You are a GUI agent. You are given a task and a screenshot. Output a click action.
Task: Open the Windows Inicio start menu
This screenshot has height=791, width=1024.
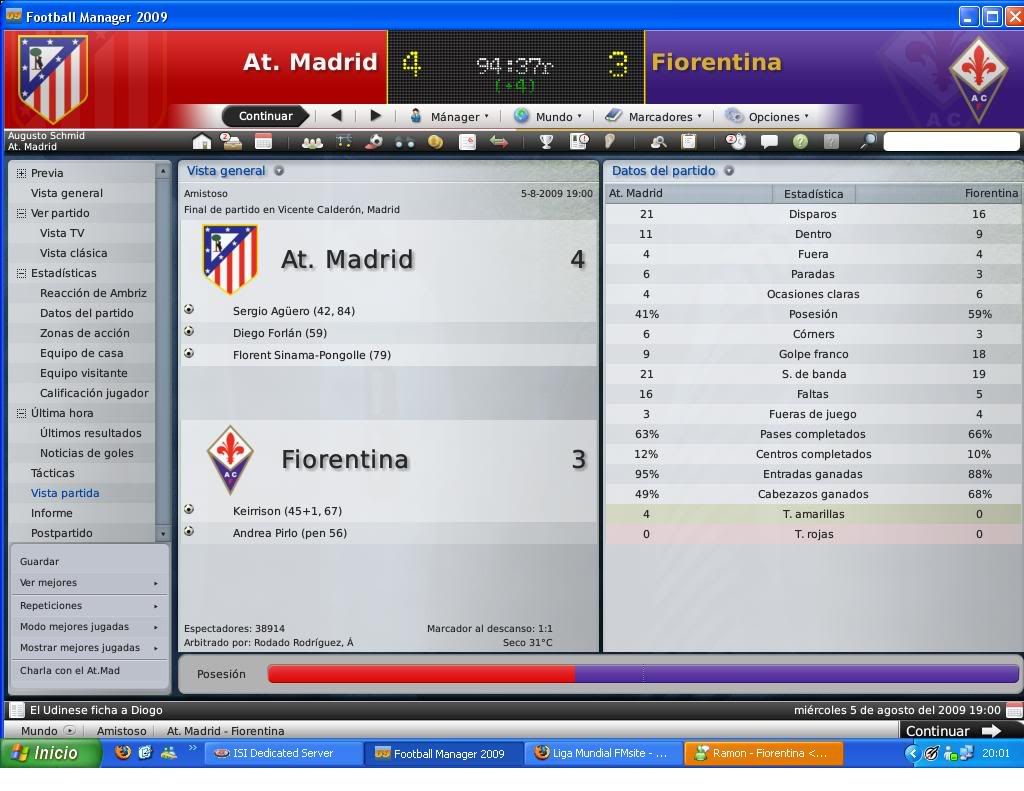(x=50, y=753)
